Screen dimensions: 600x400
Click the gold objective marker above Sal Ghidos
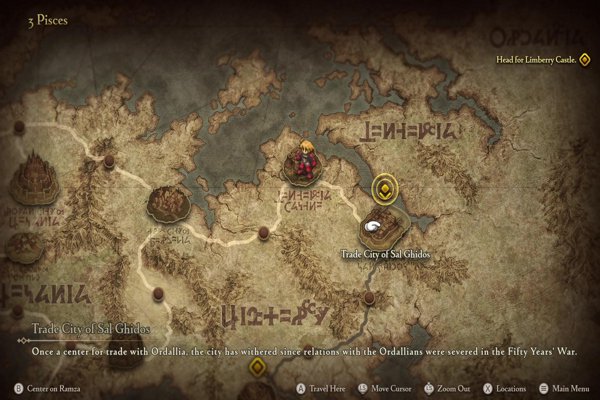[x=383, y=187]
